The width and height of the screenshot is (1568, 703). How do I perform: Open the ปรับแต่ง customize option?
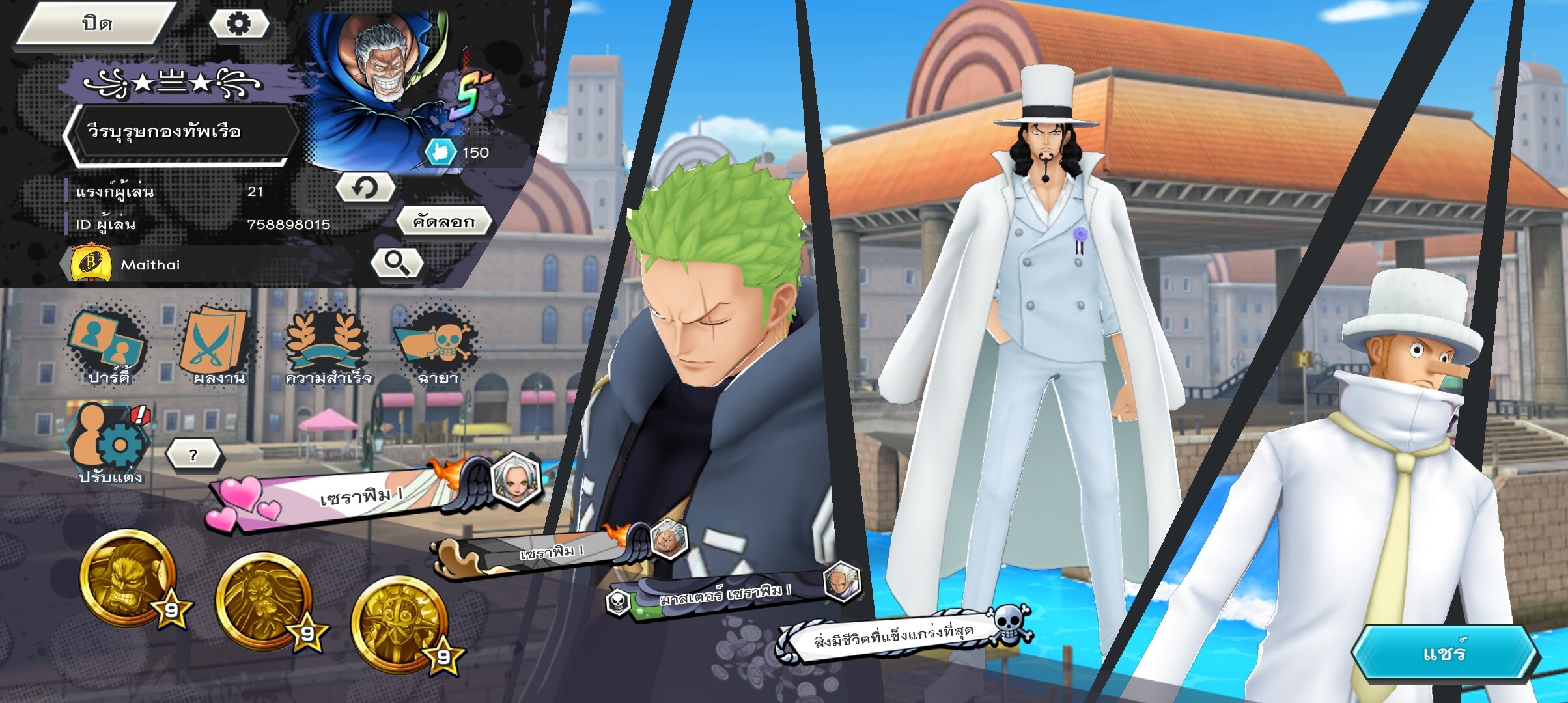click(x=109, y=444)
